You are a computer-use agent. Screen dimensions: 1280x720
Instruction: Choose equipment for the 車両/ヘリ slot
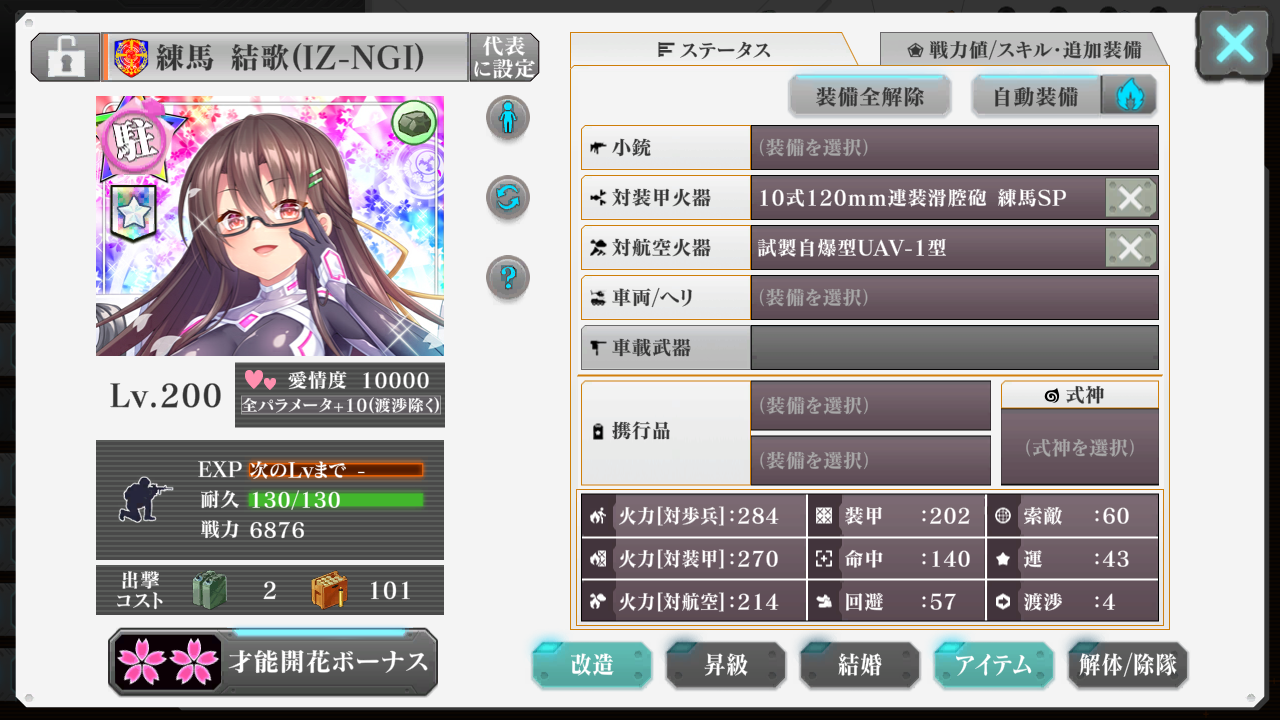coord(954,298)
